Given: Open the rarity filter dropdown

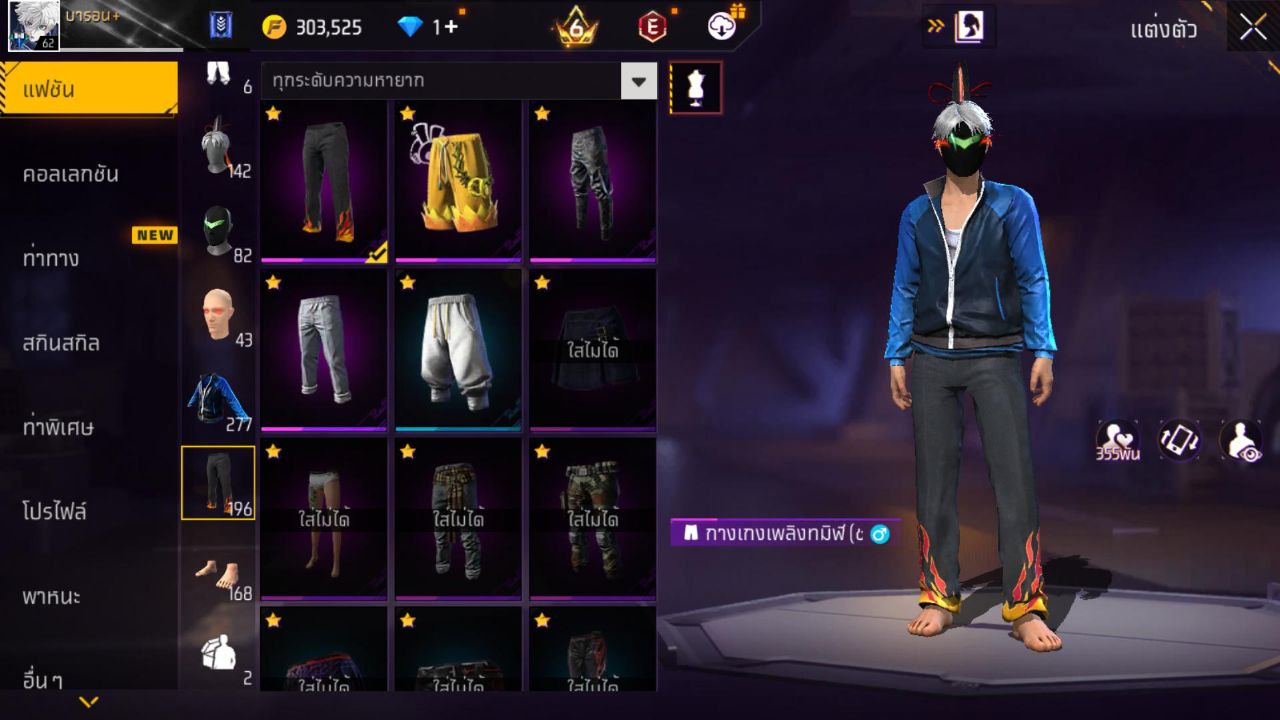Looking at the screenshot, I should click(637, 81).
